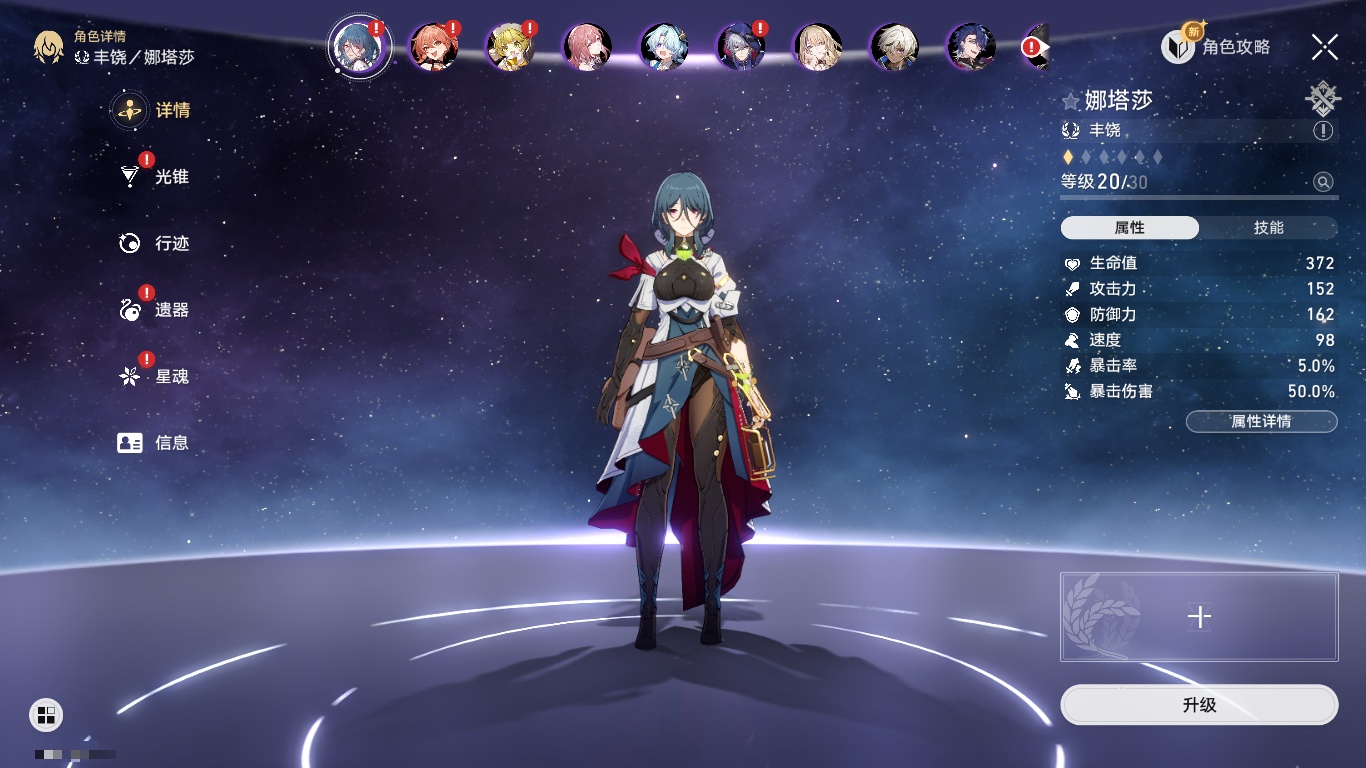Open the 角色攻略 character guide
1366x768 pixels.
1217,46
